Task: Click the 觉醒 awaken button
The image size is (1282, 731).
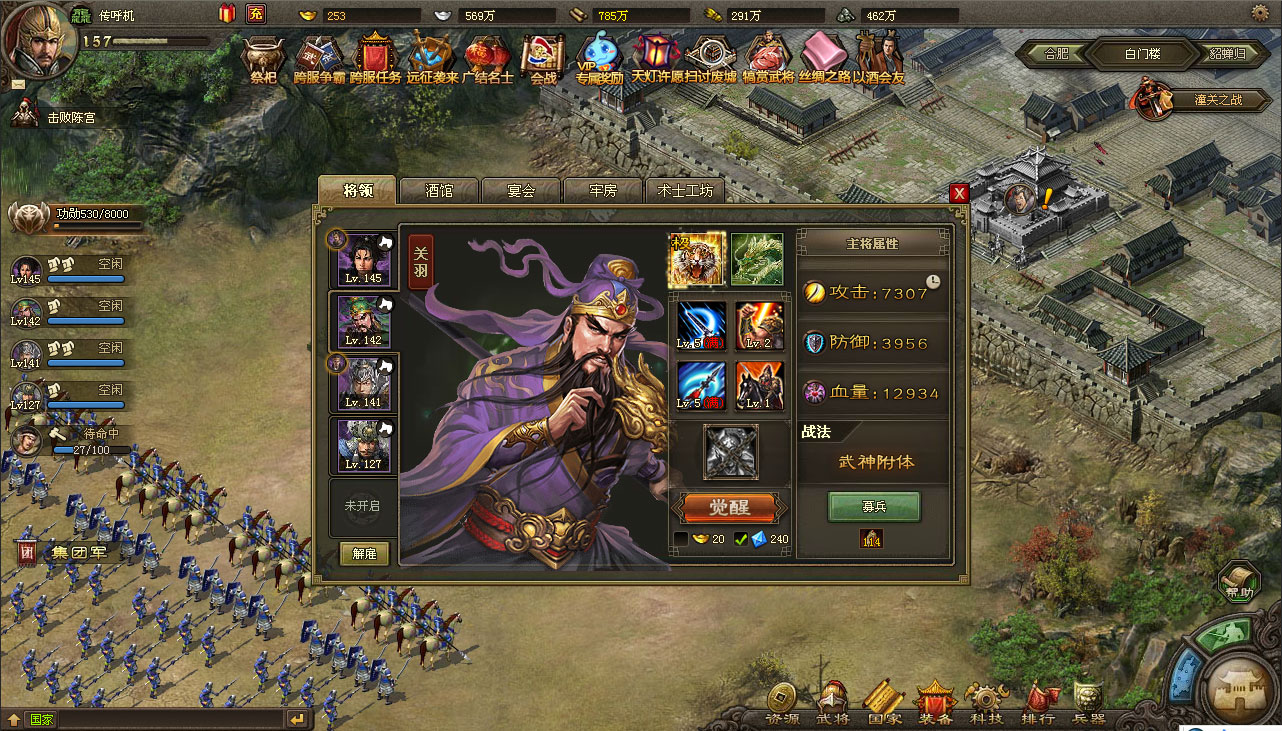Action: pos(729,506)
